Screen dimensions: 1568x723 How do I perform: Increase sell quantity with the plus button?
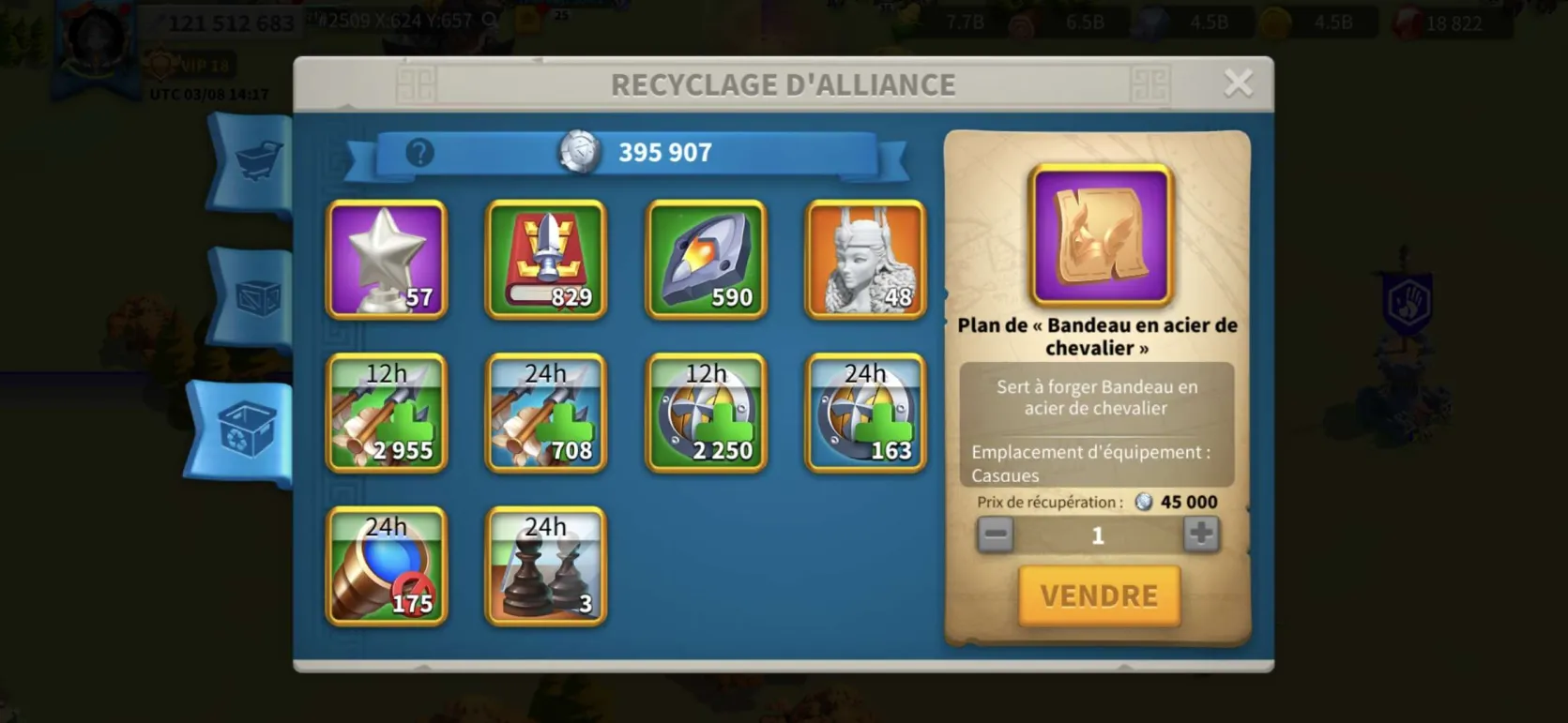tap(1200, 535)
